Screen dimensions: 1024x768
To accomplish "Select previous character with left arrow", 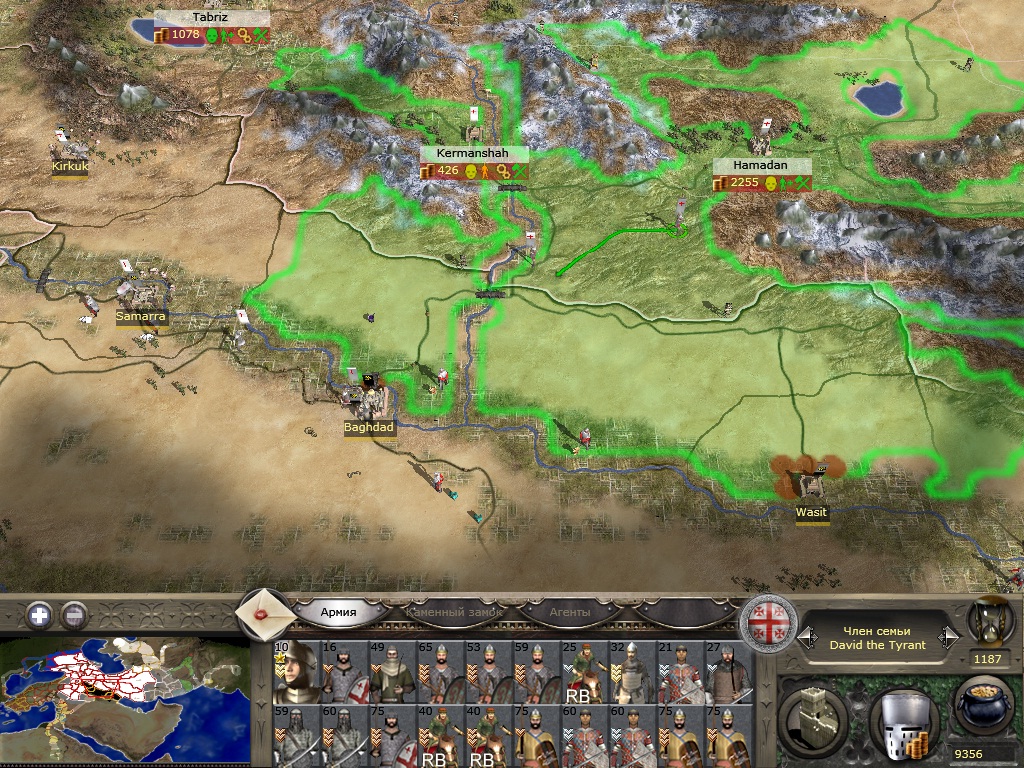I will tap(802, 636).
